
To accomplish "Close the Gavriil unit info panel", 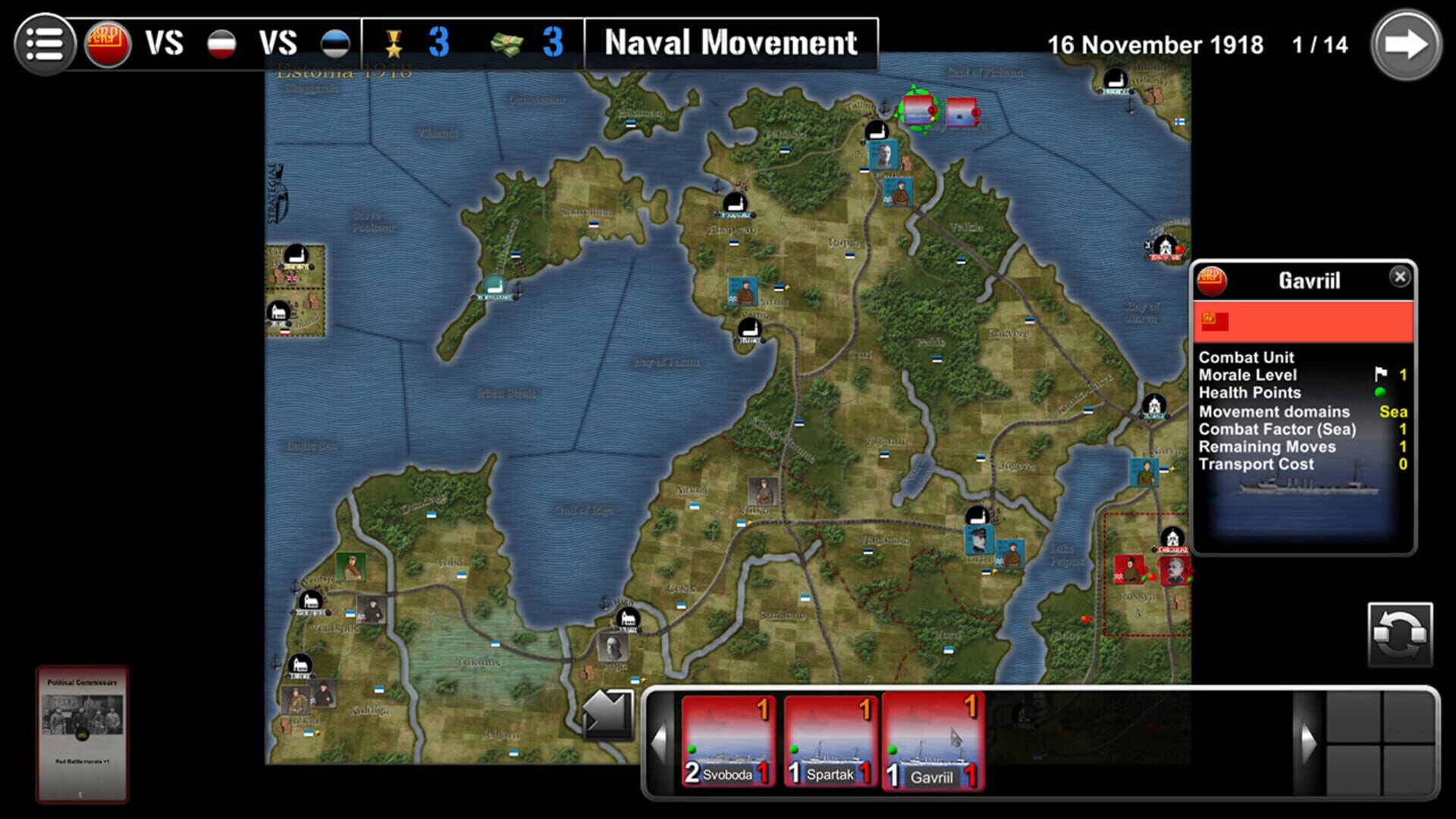I will [x=1400, y=278].
